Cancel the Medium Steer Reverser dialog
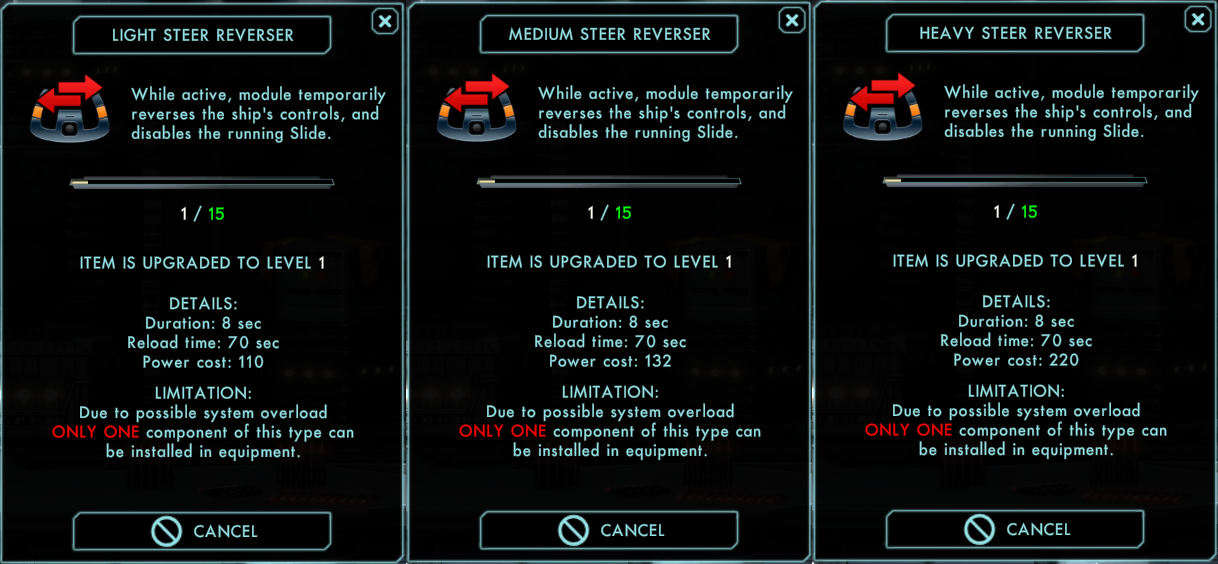The image size is (1218, 564). 609,530
